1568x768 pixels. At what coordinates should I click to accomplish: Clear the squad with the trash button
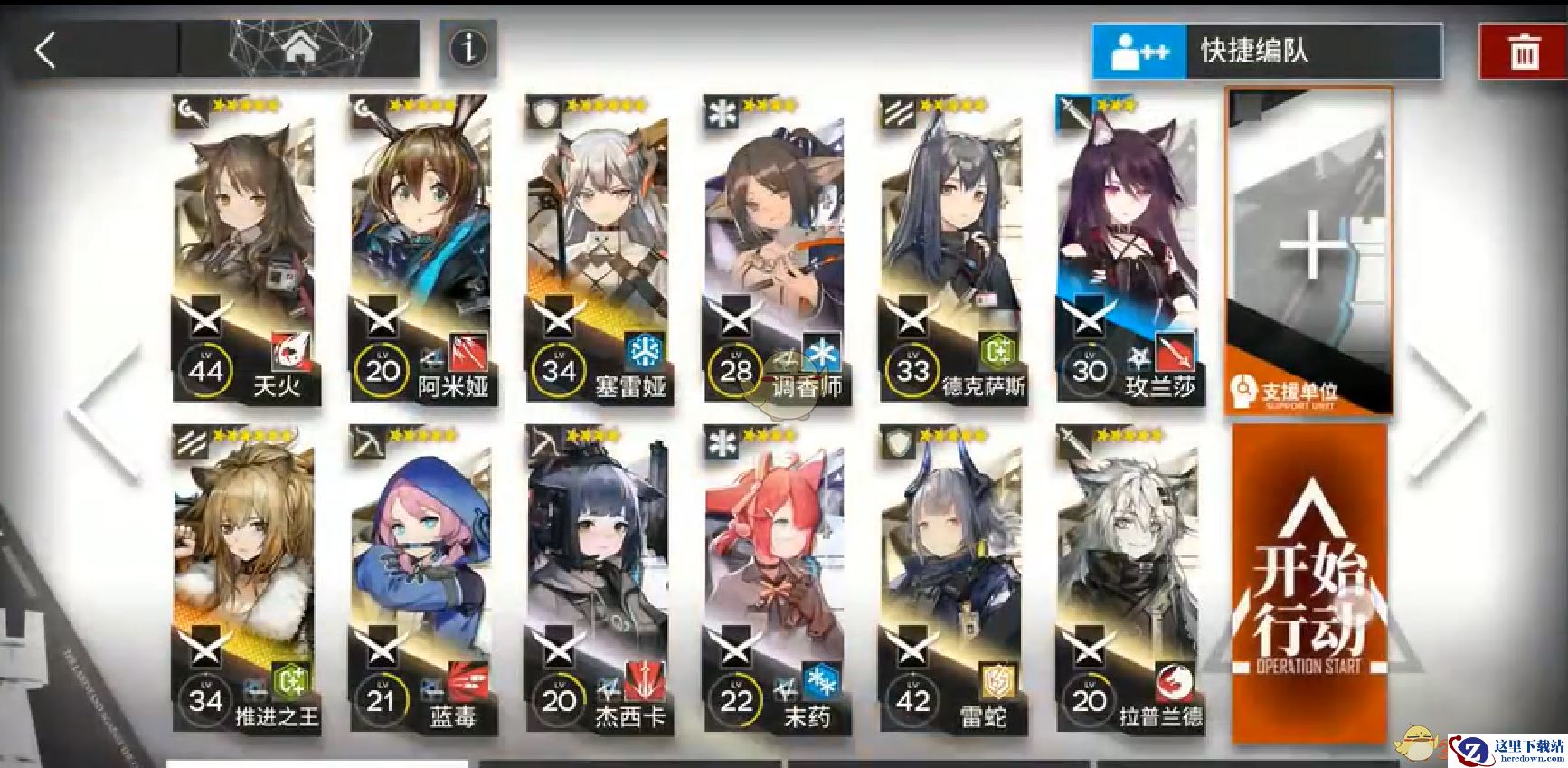(1524, 52)
